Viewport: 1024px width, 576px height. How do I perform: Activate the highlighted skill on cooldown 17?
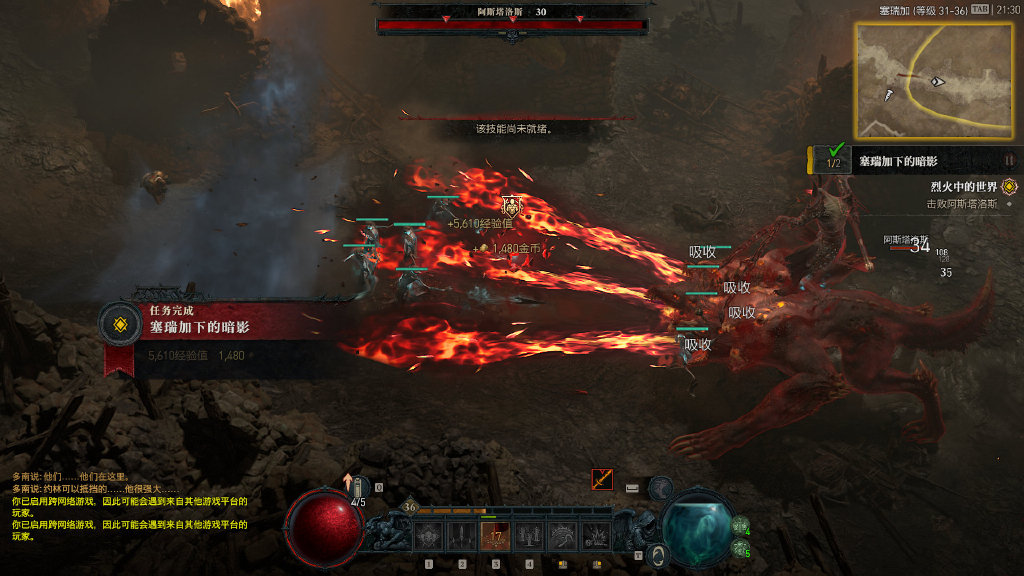click(496, 537)
